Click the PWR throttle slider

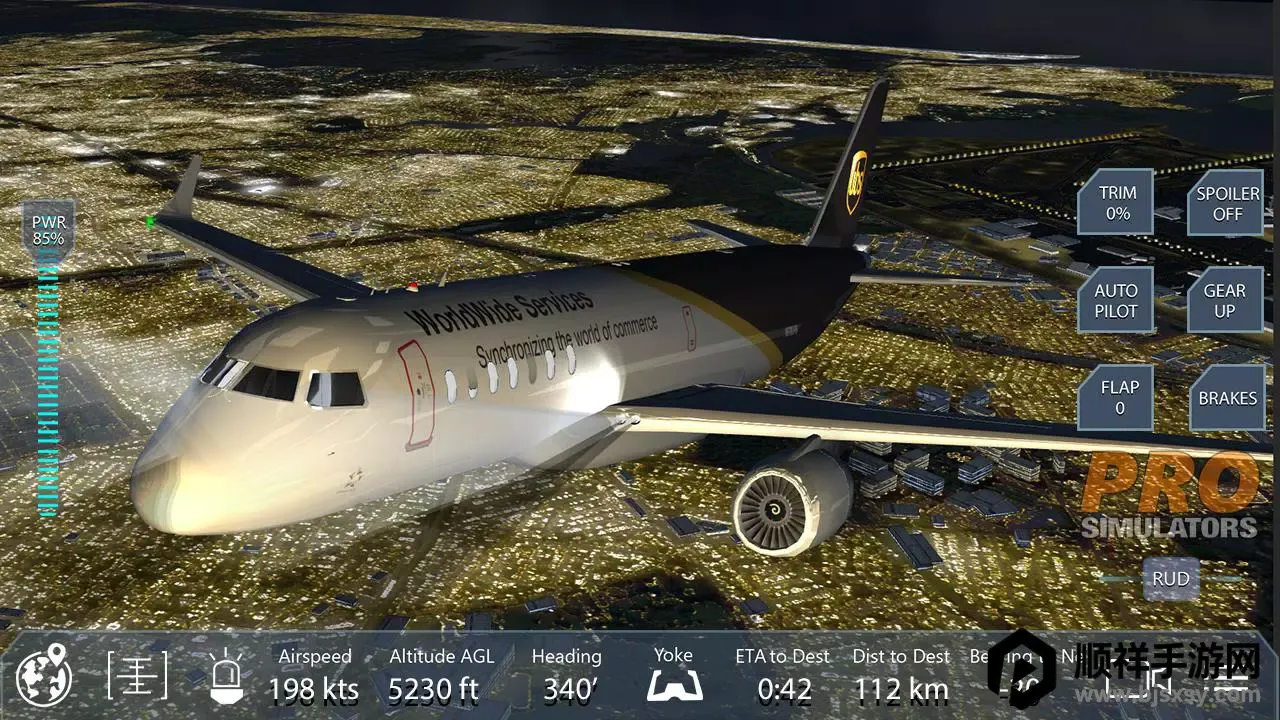[48, 380]
